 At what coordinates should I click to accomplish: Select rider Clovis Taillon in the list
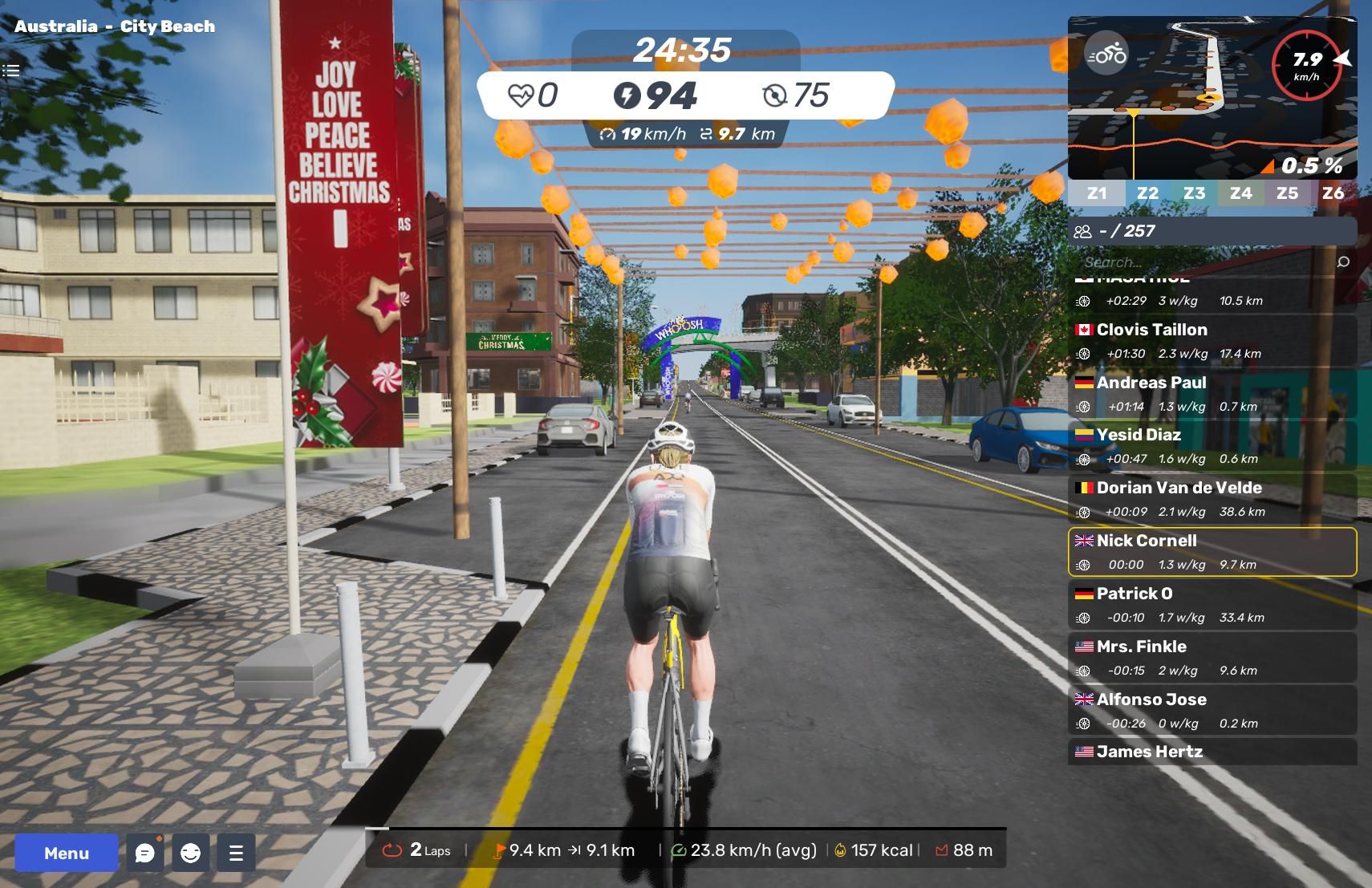coord(1212,340)
